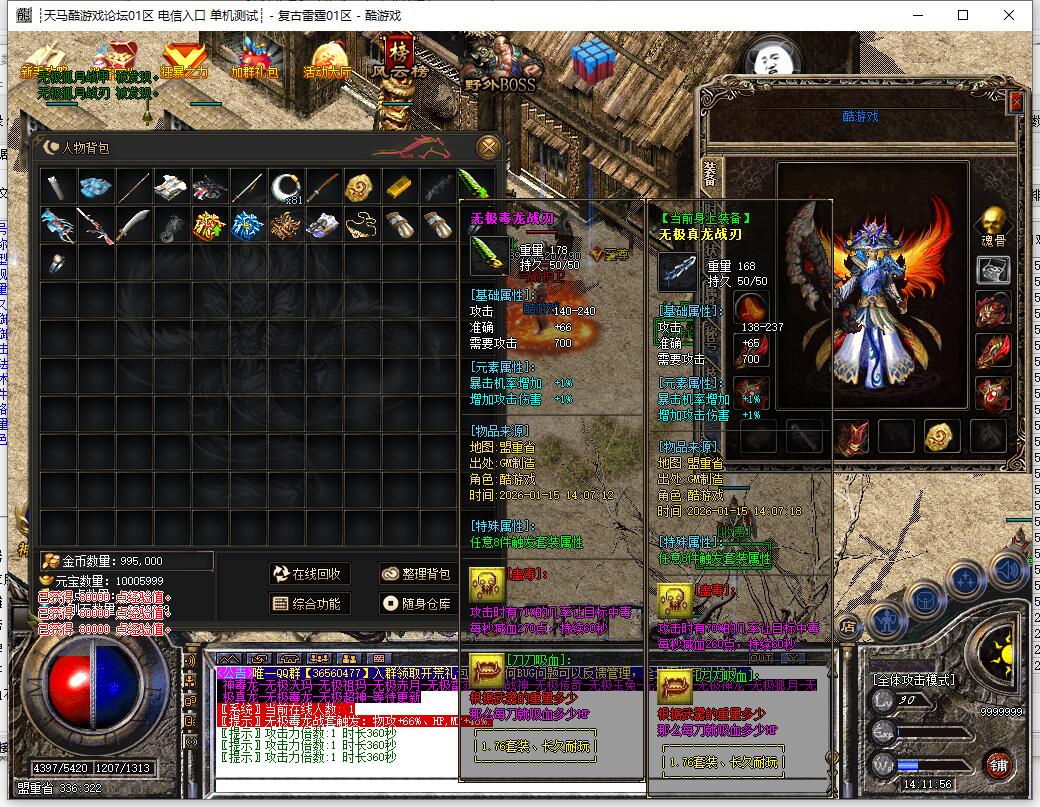
Task: Sort the bag with 整理背包
Action: [417, 574]
